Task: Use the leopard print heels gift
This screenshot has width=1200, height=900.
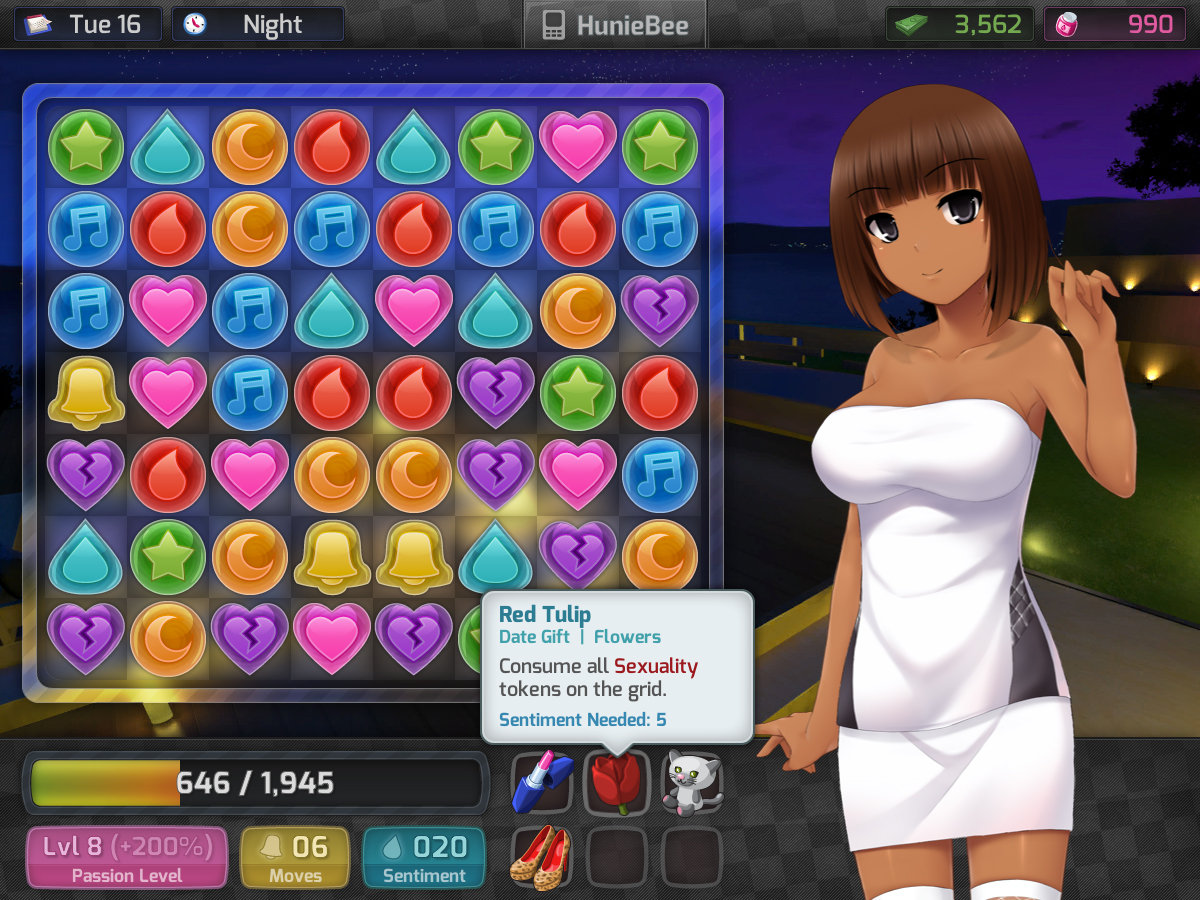Action: pos(541,858)
